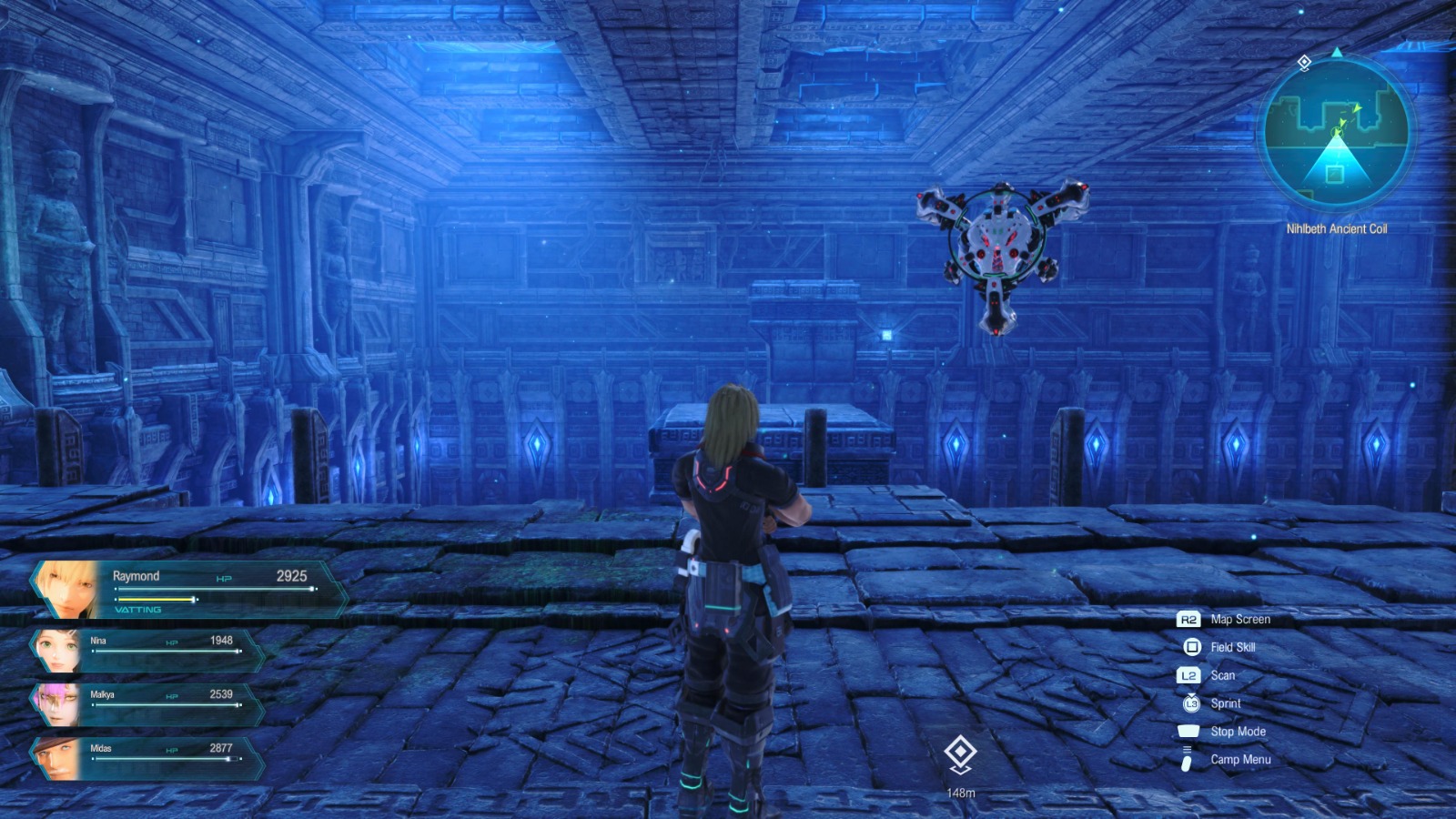Click Raymond's yellow VATTING gauge bar
Viewport: 1456px width, 819px height.
pos(155,600)
